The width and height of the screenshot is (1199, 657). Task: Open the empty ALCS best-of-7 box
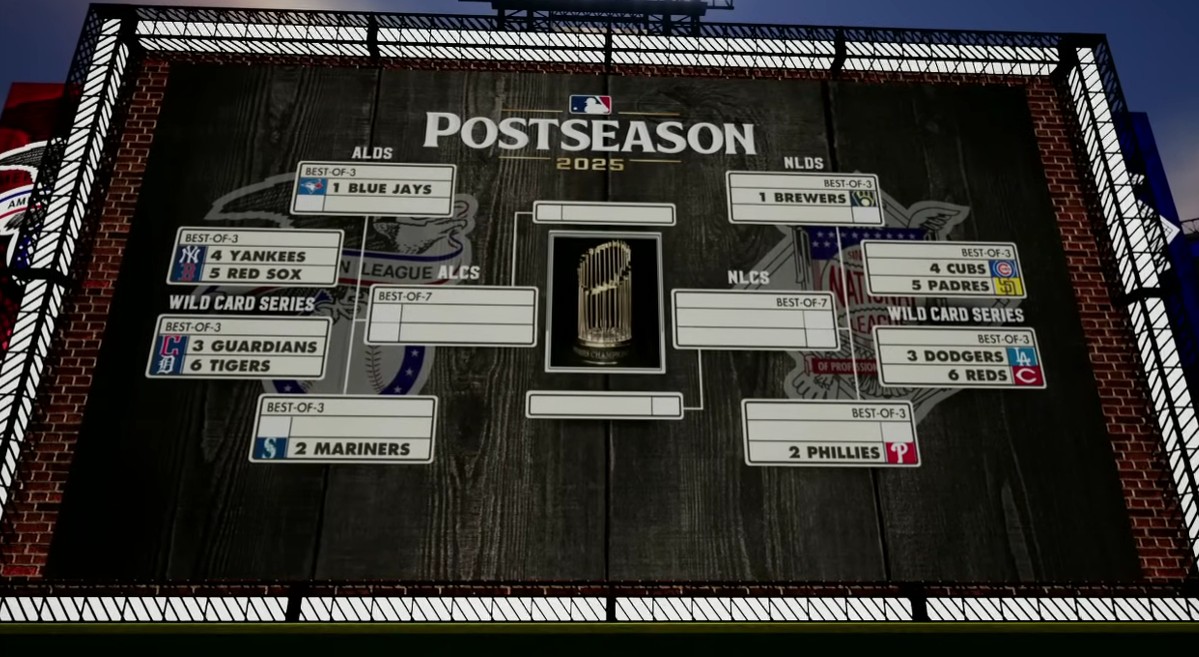451,316
